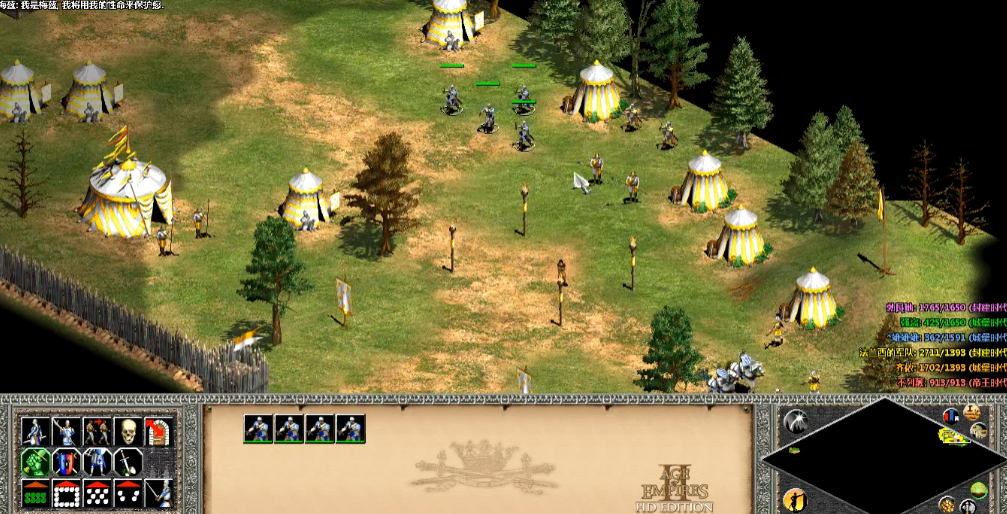Select the Patrol command icon
The height and width of the screenshot is (514, 1007).
tap(36, 432)
